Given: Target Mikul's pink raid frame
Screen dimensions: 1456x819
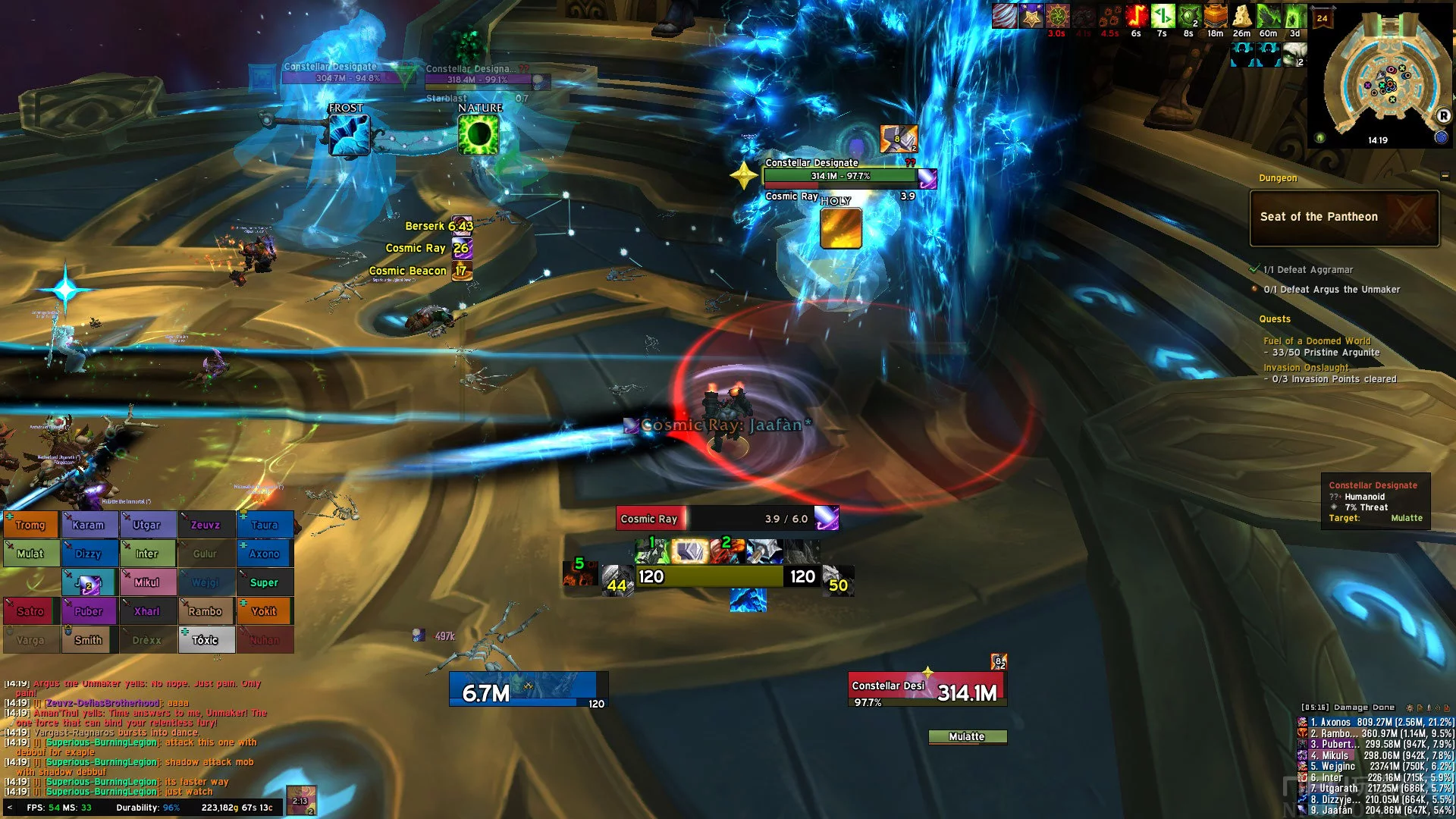Looking at the screenshot, I should click(x=147, y=582).
